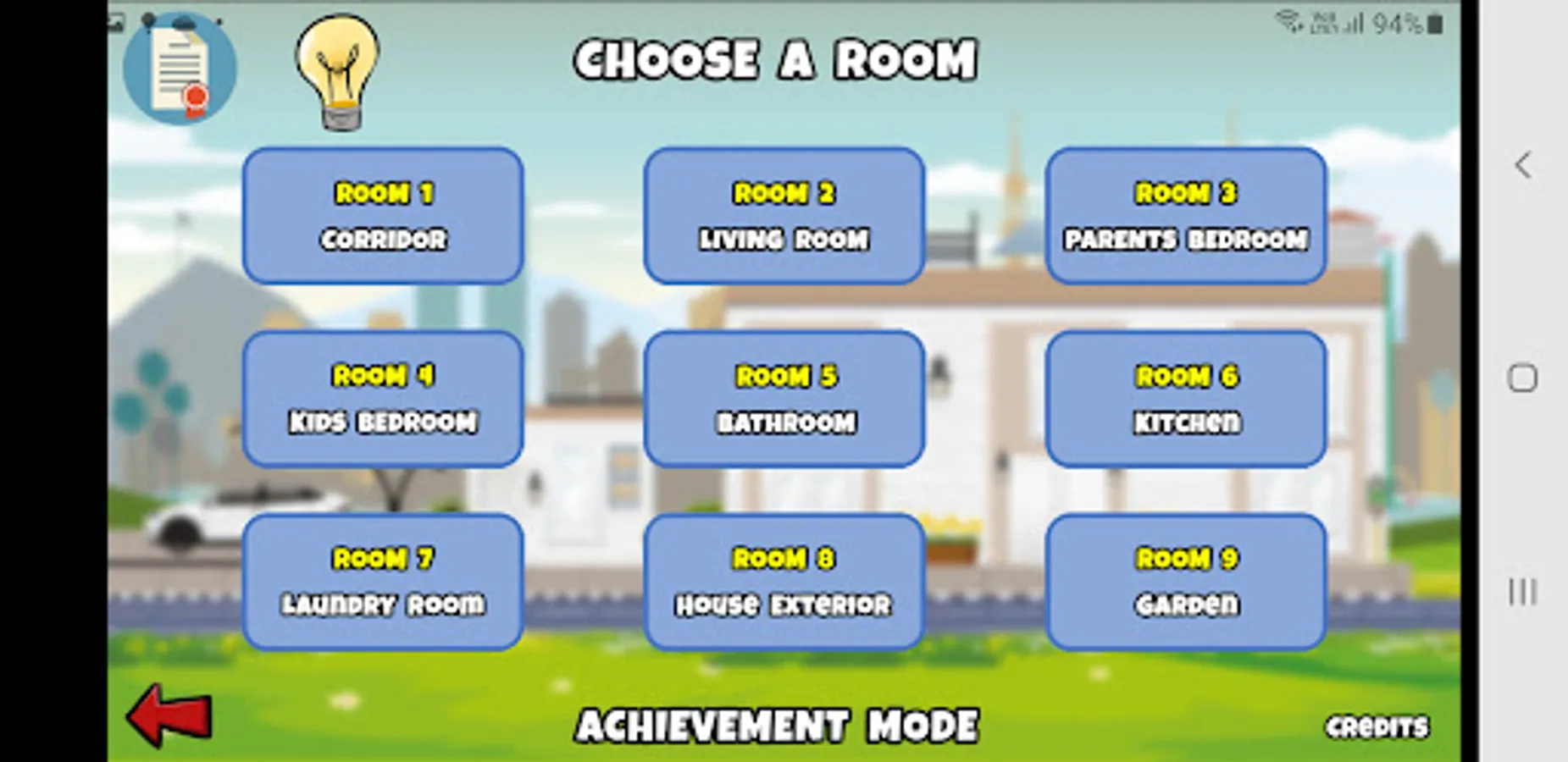Select Room 9 Garden
The image size is (1568, 762).
pos(1184,581)
